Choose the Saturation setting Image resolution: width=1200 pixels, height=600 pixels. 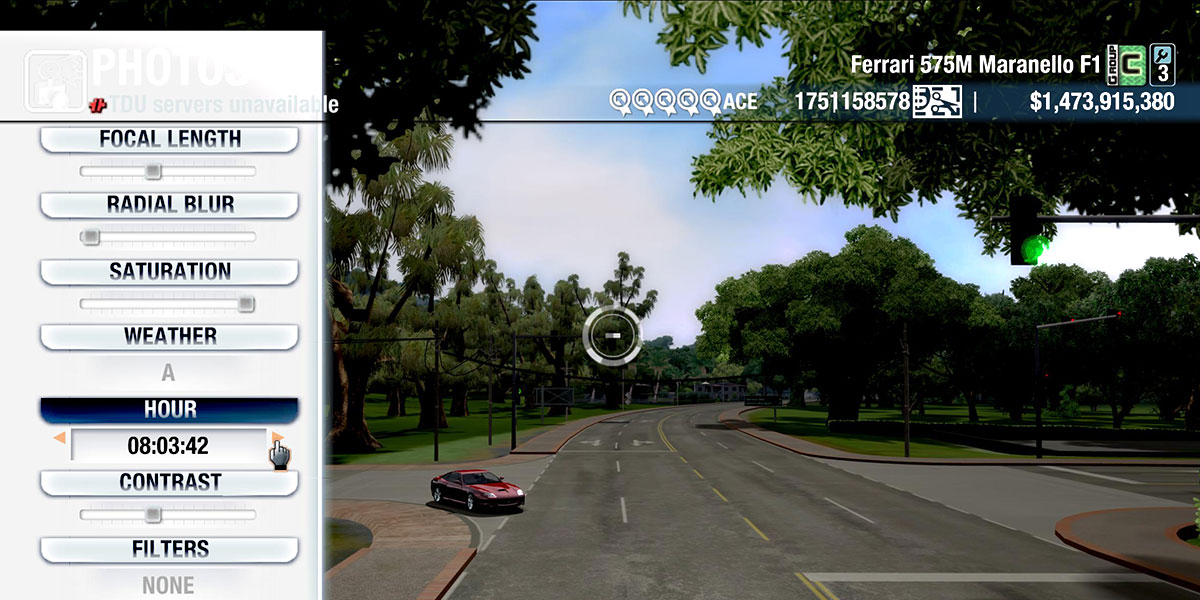169,271
